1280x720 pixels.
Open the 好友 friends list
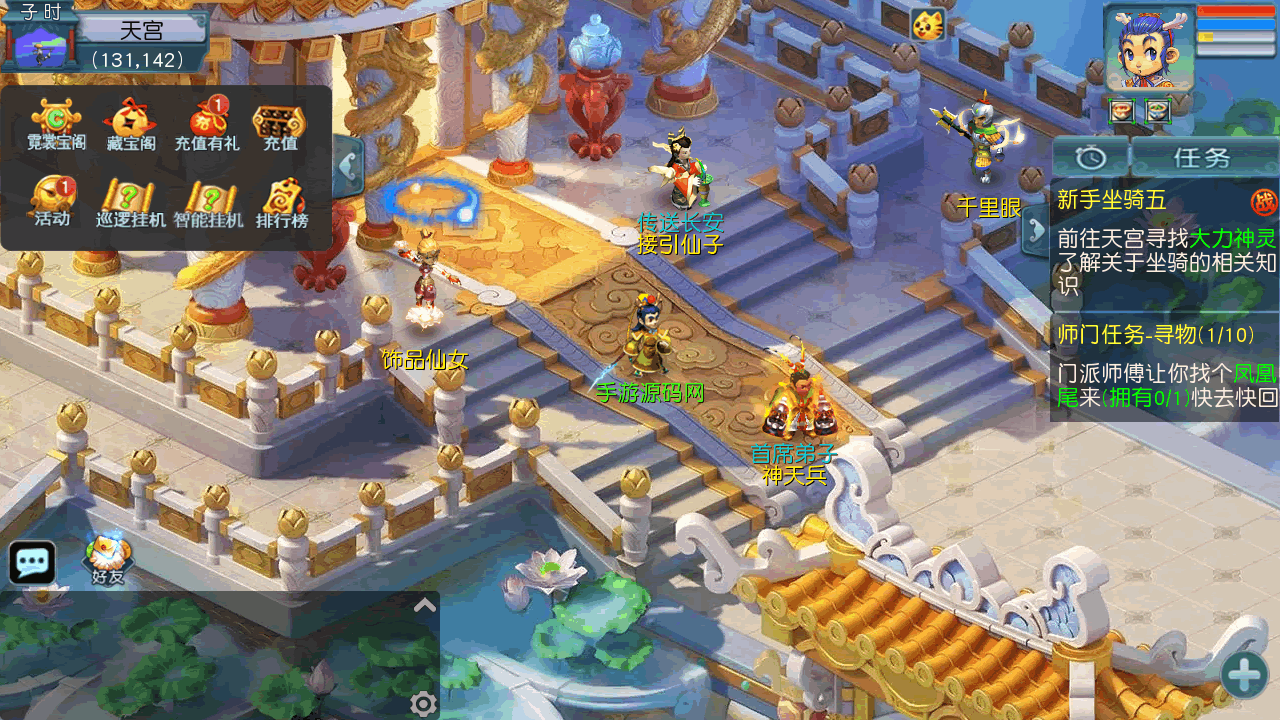click(x=107, y=560)
